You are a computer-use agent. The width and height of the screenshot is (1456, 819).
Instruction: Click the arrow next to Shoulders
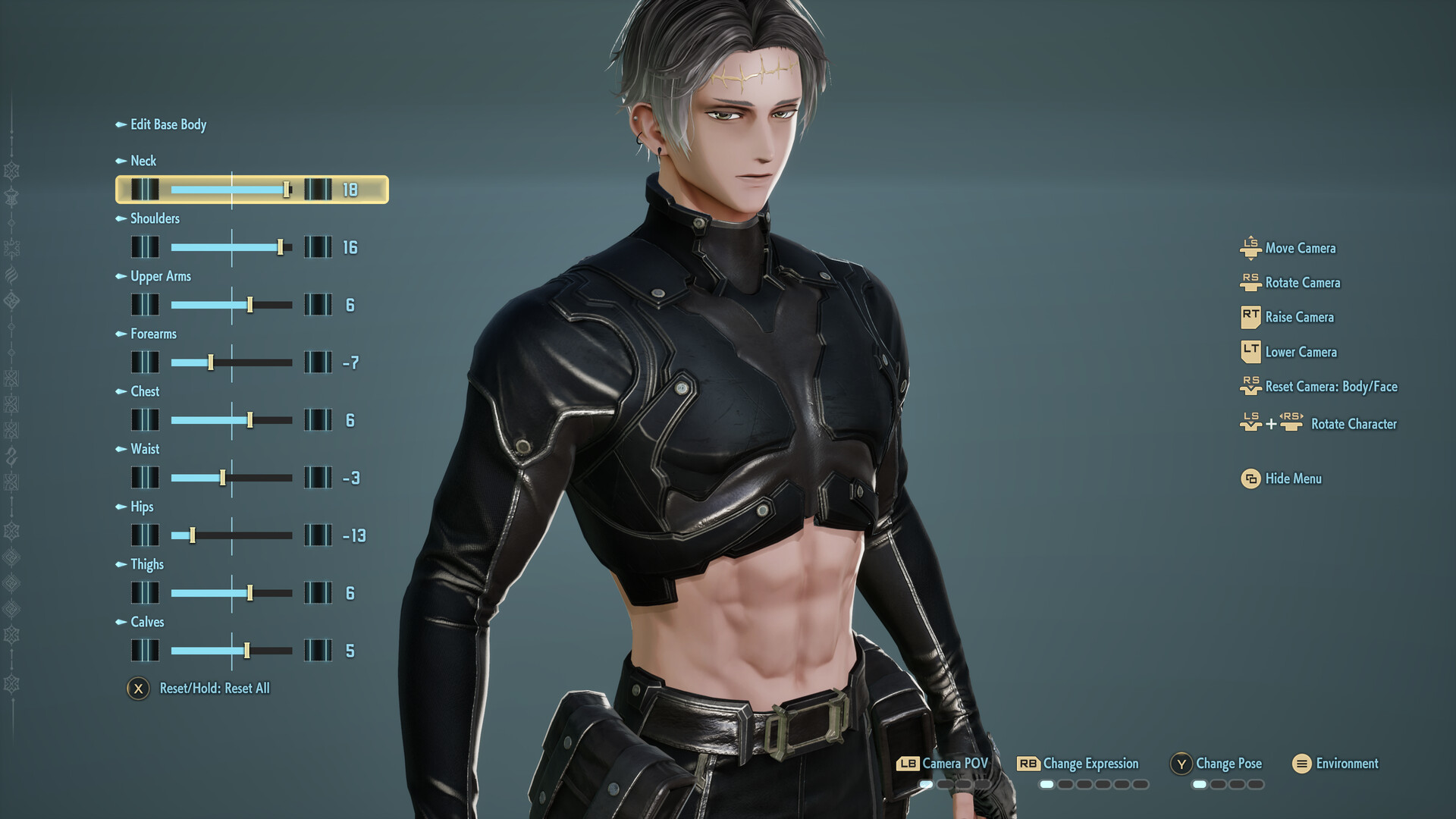click(x=122, y=218)
